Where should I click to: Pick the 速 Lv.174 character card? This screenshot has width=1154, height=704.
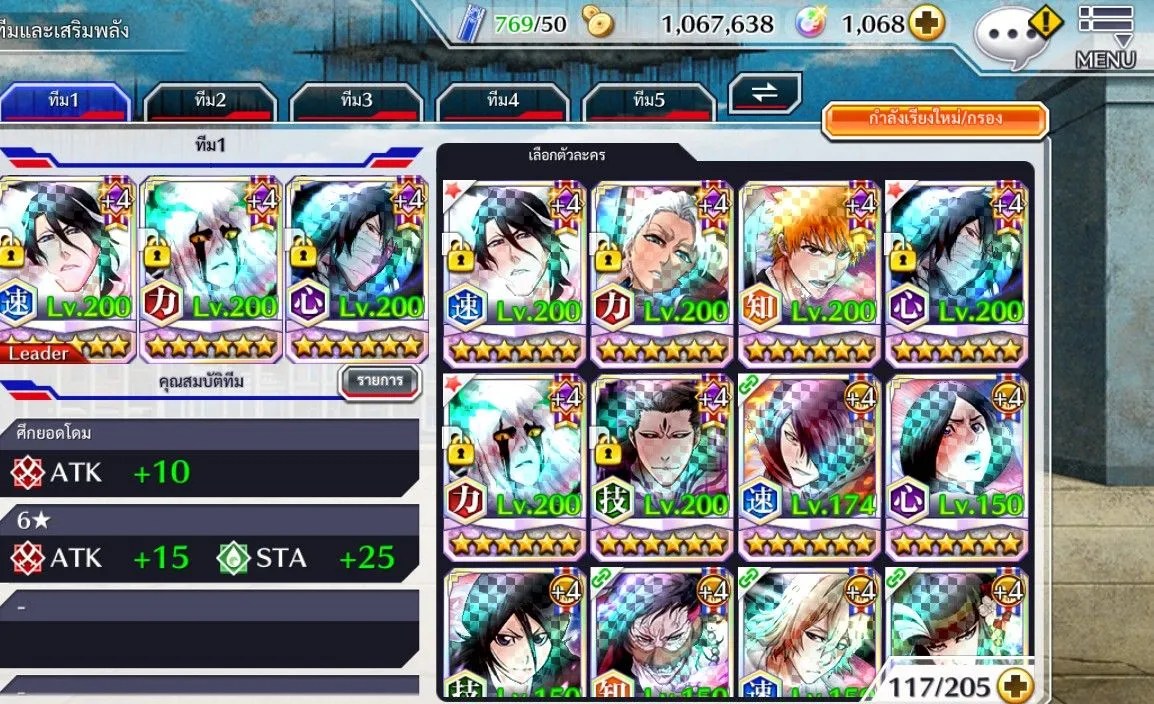click(808, 466)
